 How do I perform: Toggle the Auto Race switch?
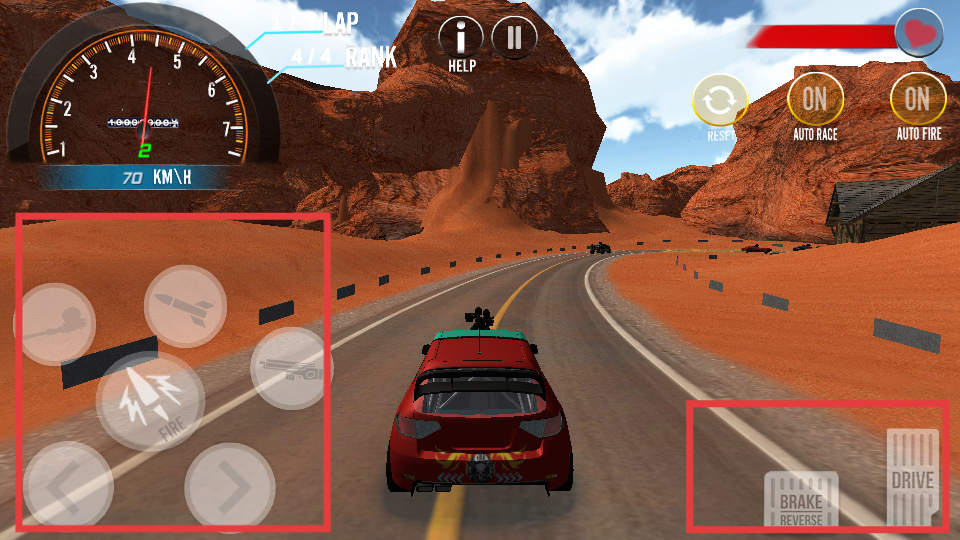pos(815,101)
